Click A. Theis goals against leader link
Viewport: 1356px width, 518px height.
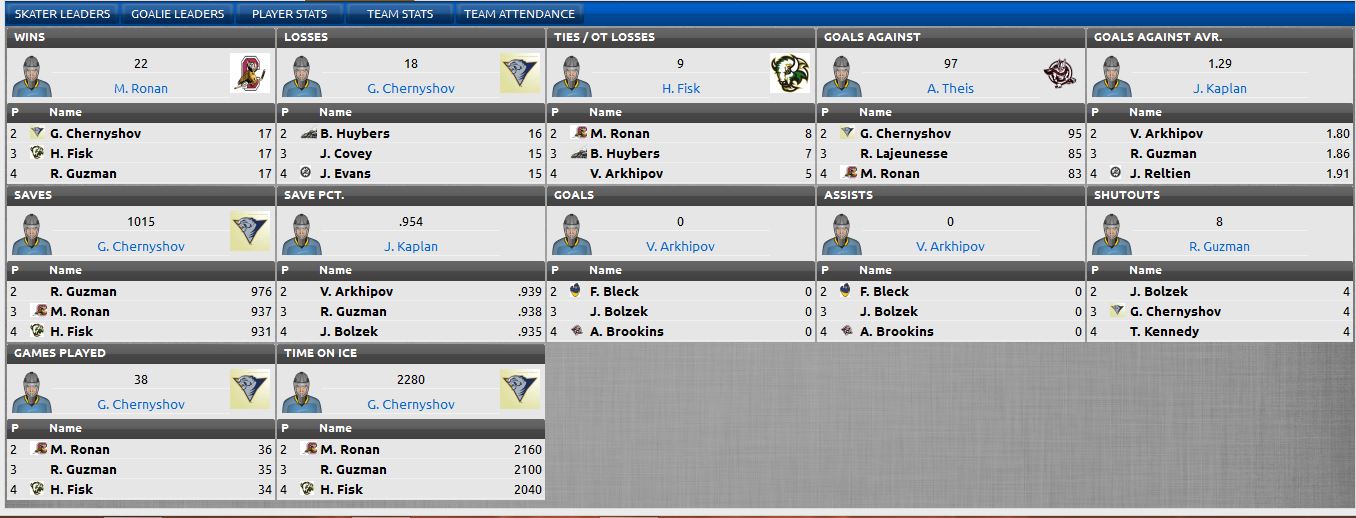click(950, 88)
